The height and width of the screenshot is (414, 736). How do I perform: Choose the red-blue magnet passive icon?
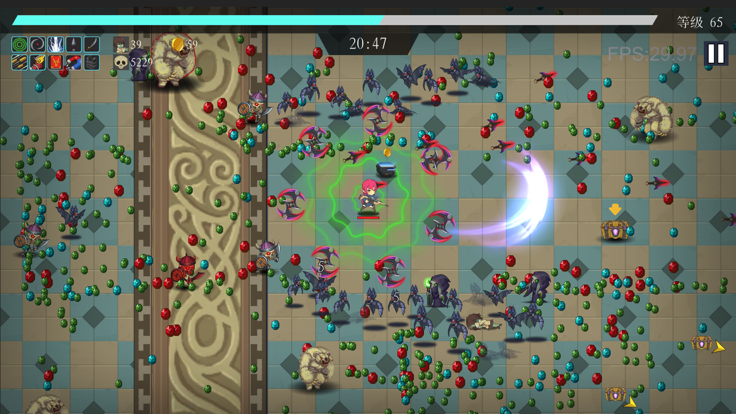[73, 63]
